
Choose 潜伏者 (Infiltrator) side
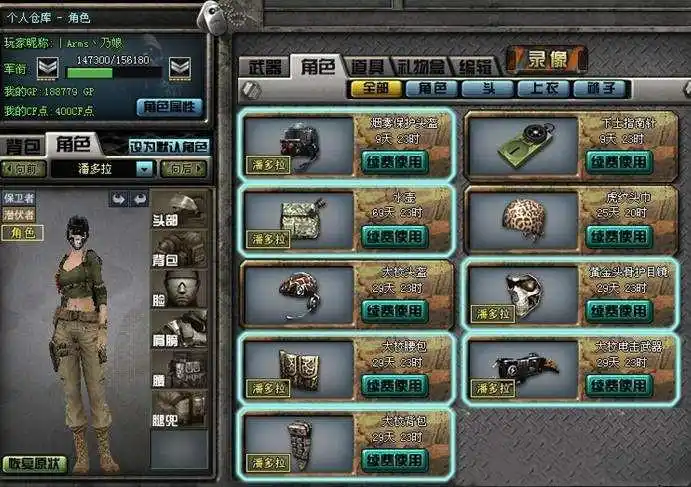(x=19, y=214)
